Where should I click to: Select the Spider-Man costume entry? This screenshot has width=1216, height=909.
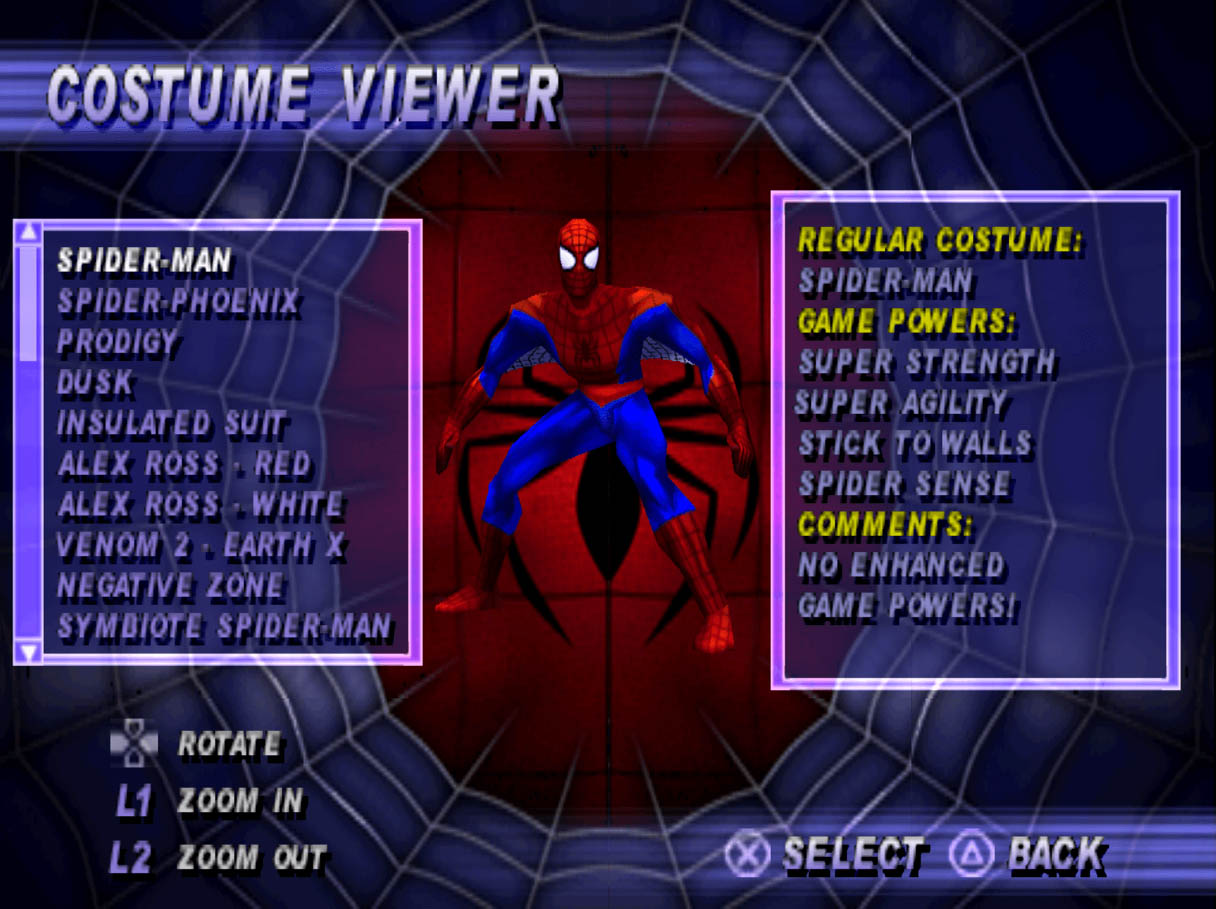point(144,261)
